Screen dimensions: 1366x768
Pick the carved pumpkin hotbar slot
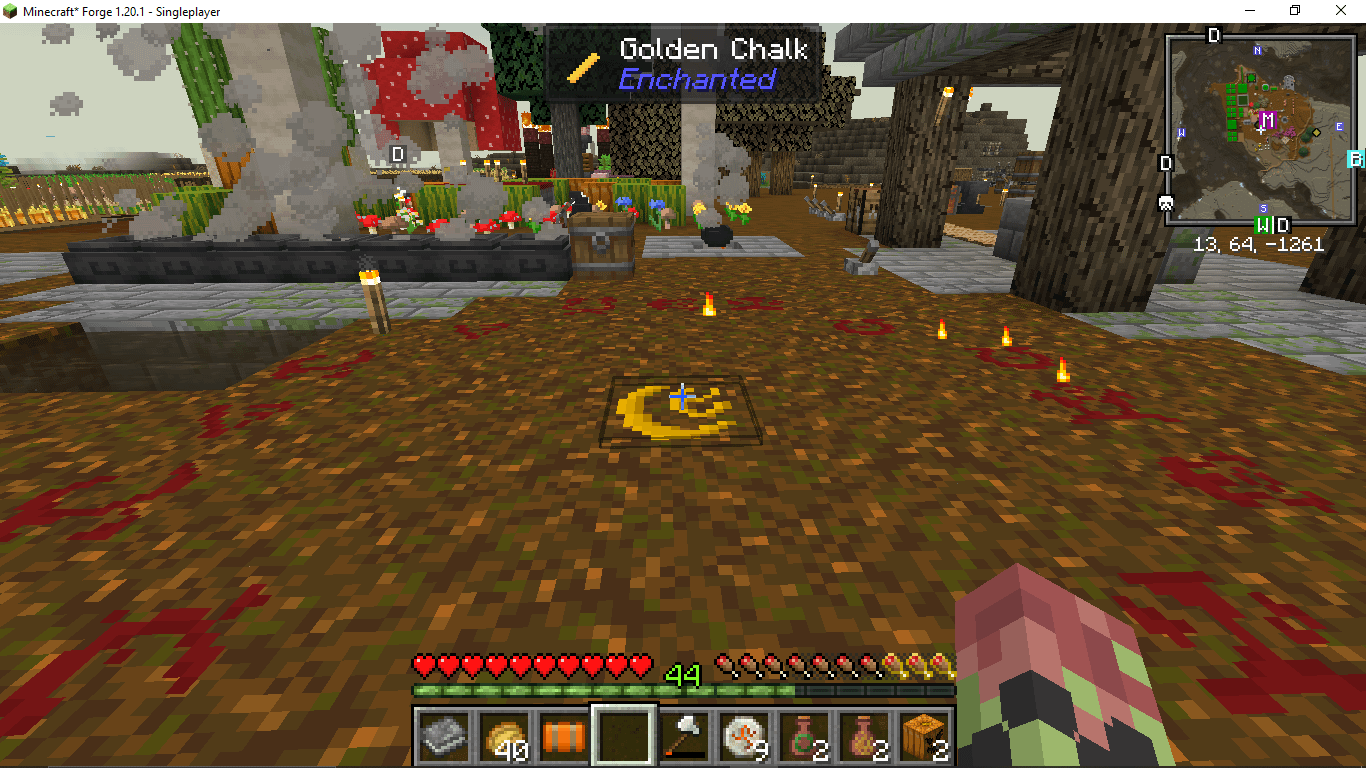point(924,738)
